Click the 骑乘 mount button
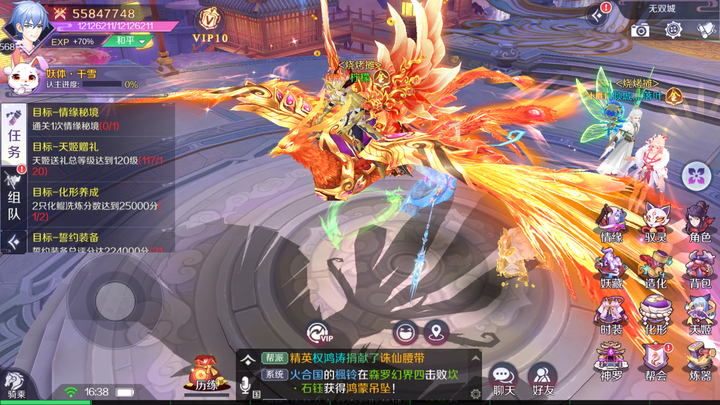 coord(14,387)
